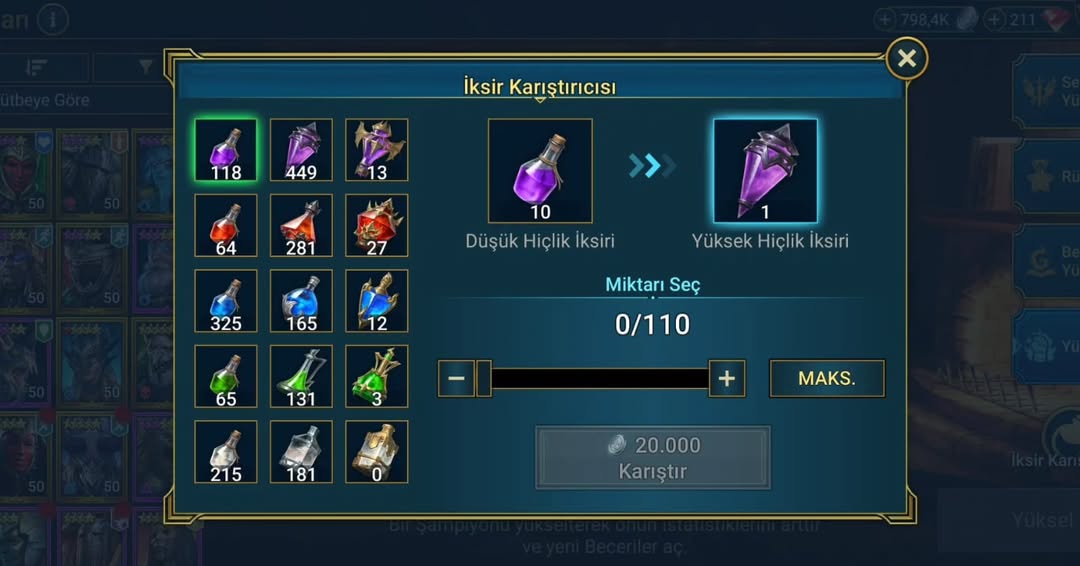Screen dimensions: 1080x566
Task: Pick the blue flask potion with 165
Action: (x=301, y=301)
